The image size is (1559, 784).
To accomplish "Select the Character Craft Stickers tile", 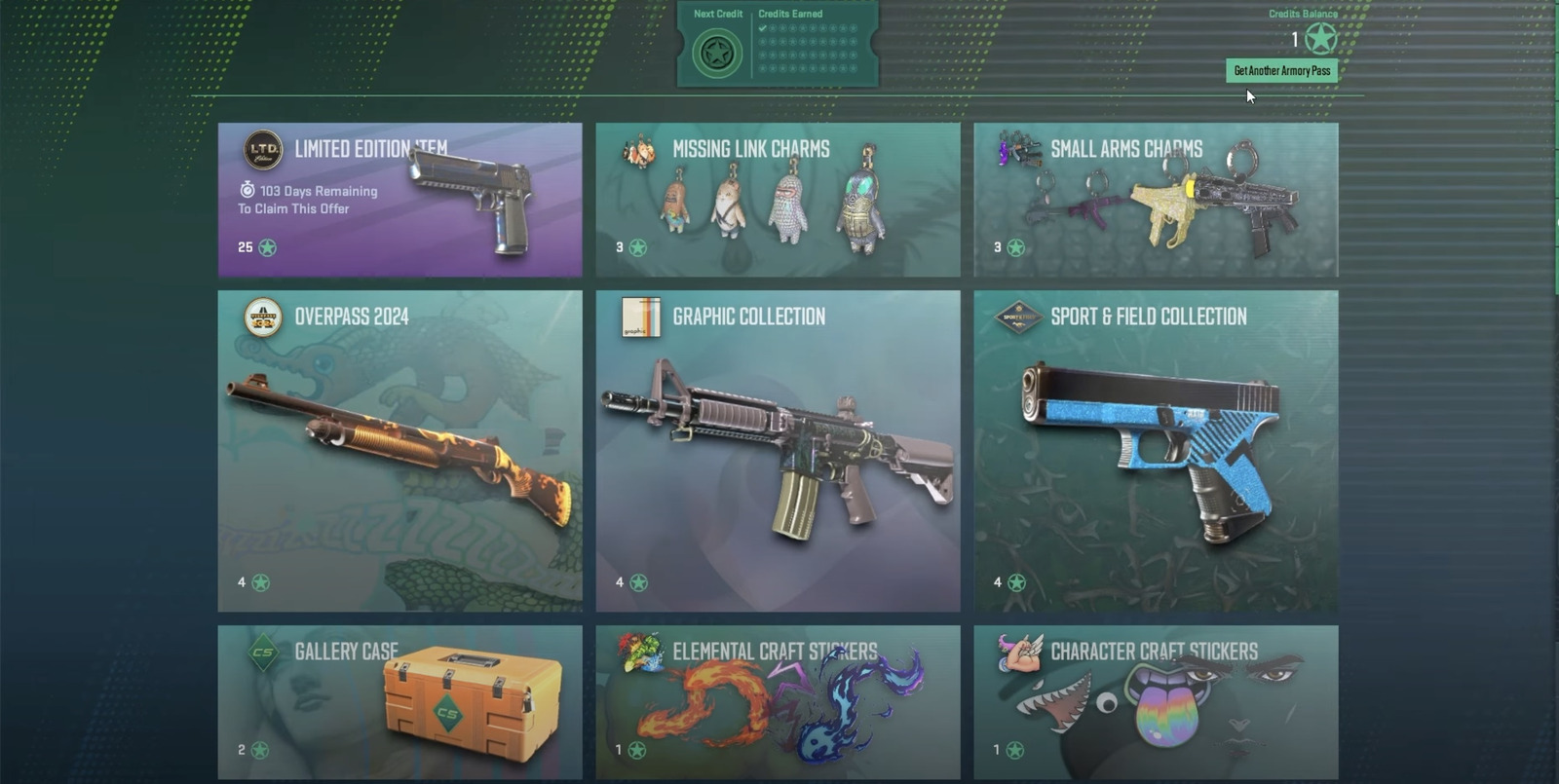I will point(1156,701).
